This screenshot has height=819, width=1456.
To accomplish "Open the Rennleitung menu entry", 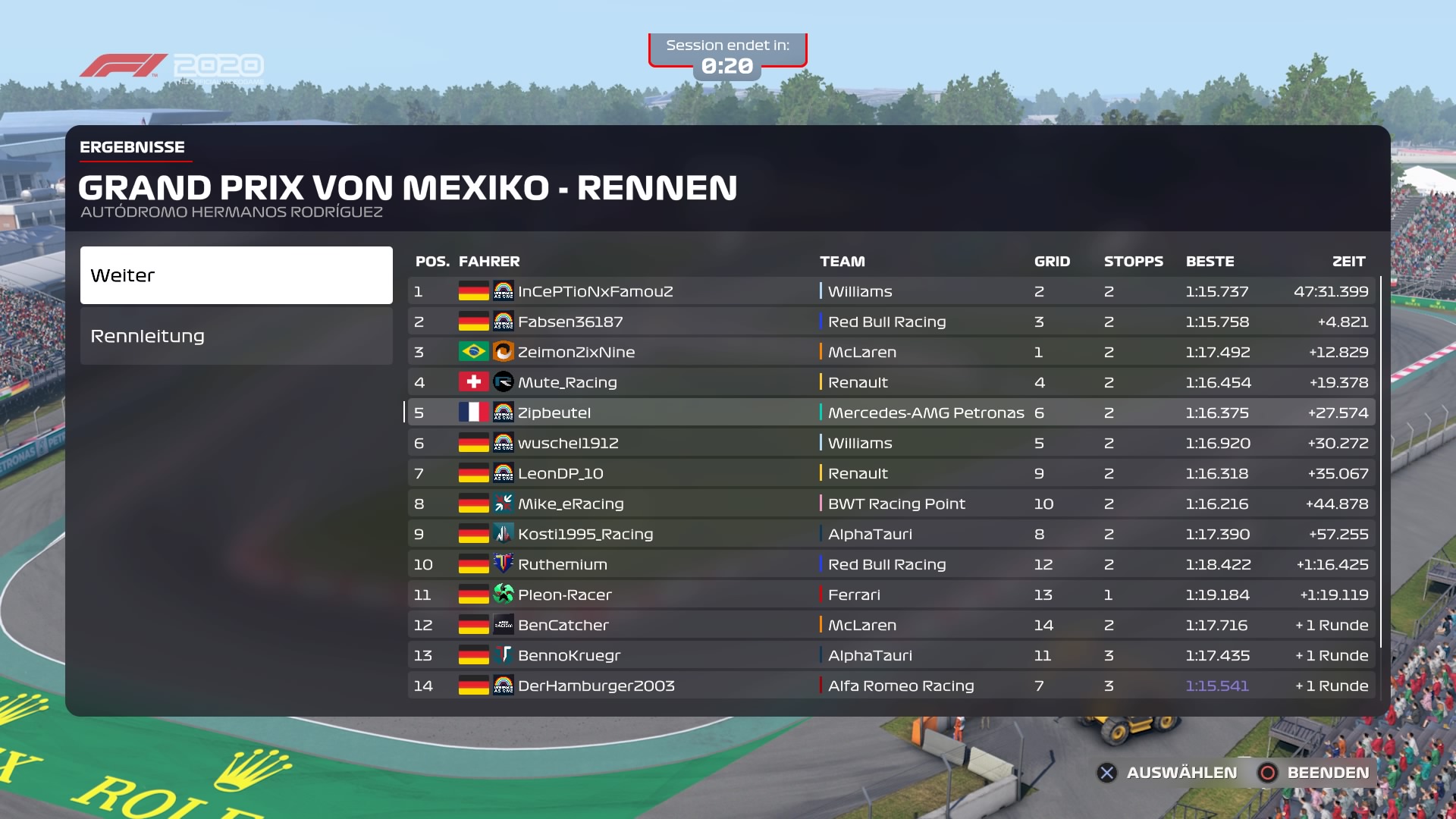I will point(236,336).
